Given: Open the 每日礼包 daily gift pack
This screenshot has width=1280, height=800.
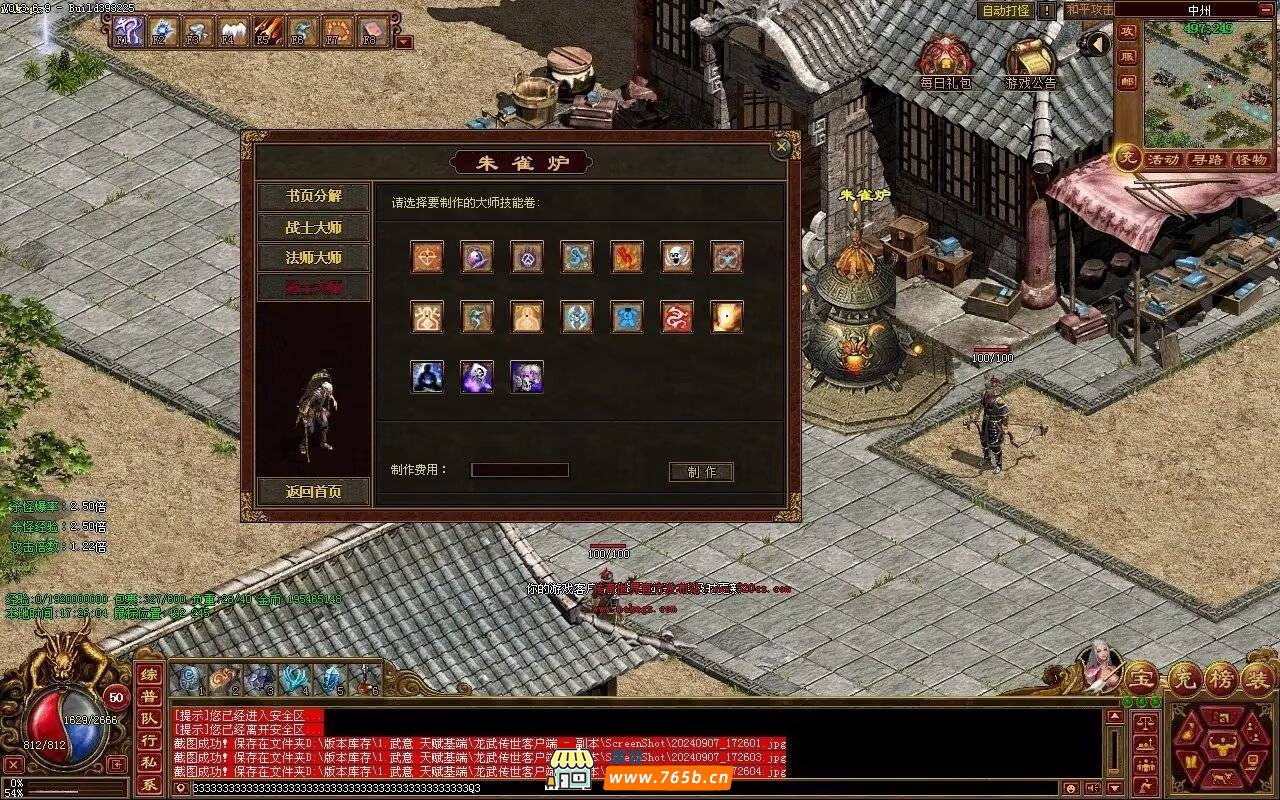Looking at the screenshot, I should pyautogui.click(x=945, y=63).
